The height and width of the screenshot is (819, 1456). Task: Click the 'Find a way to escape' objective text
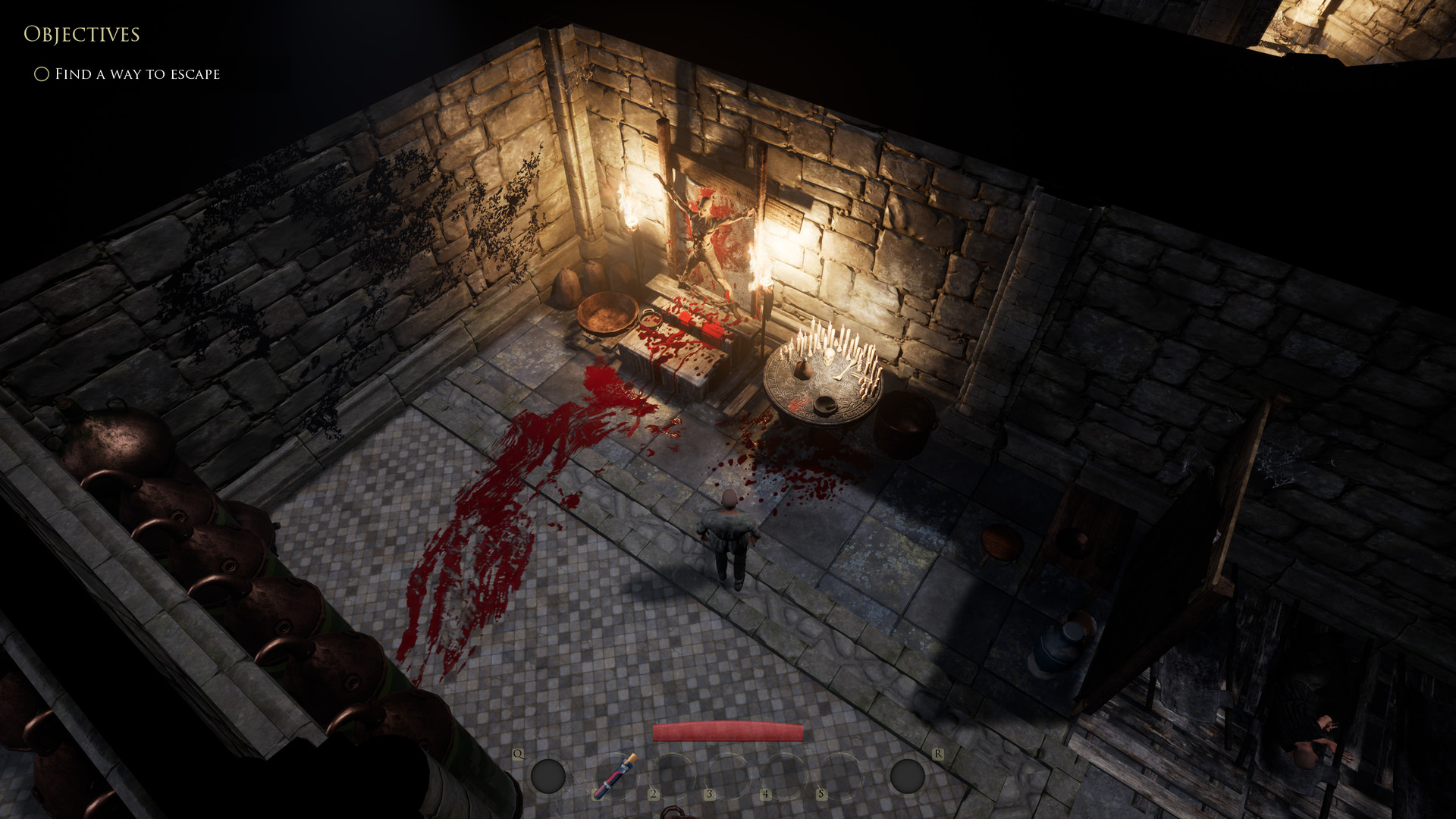(x=136, y=74)
